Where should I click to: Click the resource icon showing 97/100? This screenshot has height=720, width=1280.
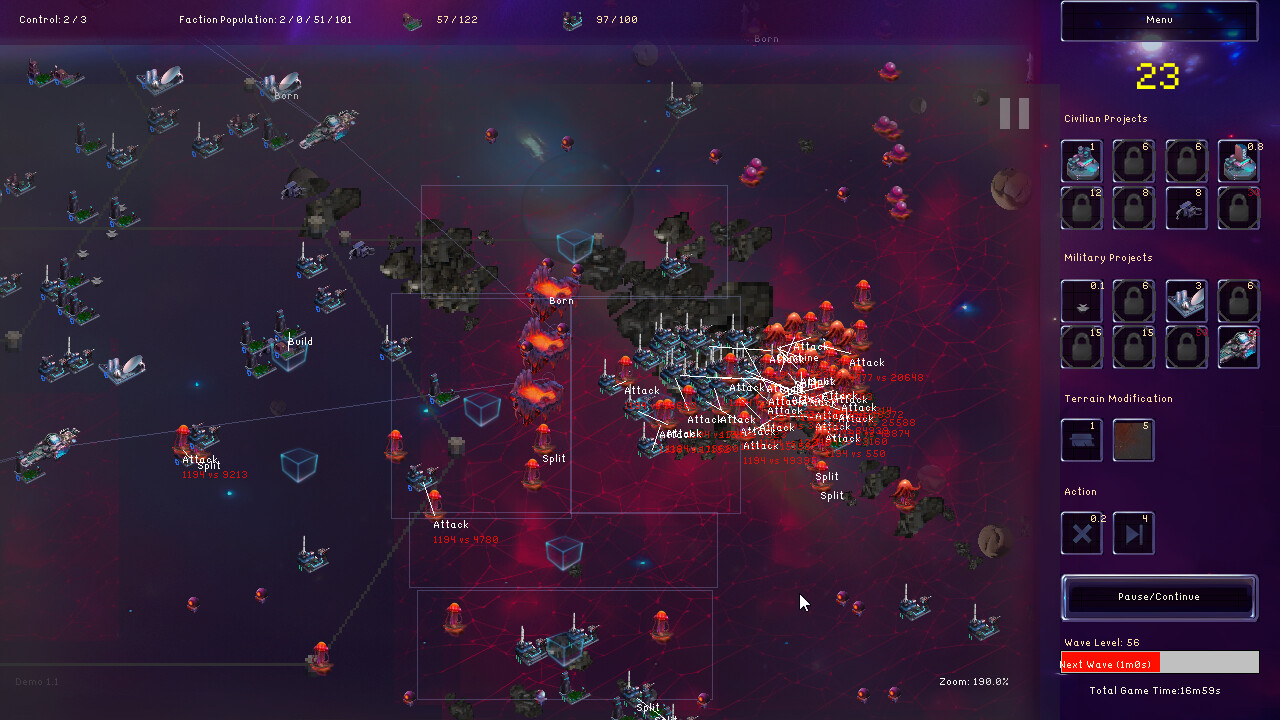pos(573,19)
